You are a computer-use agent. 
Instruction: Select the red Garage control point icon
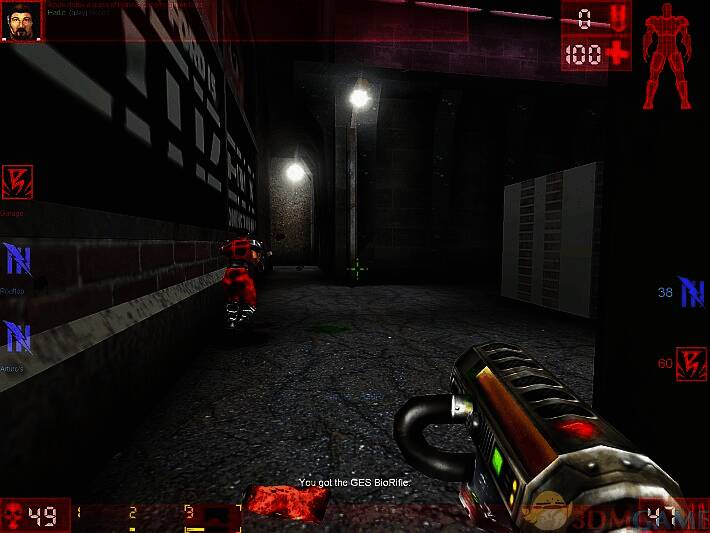17,182
